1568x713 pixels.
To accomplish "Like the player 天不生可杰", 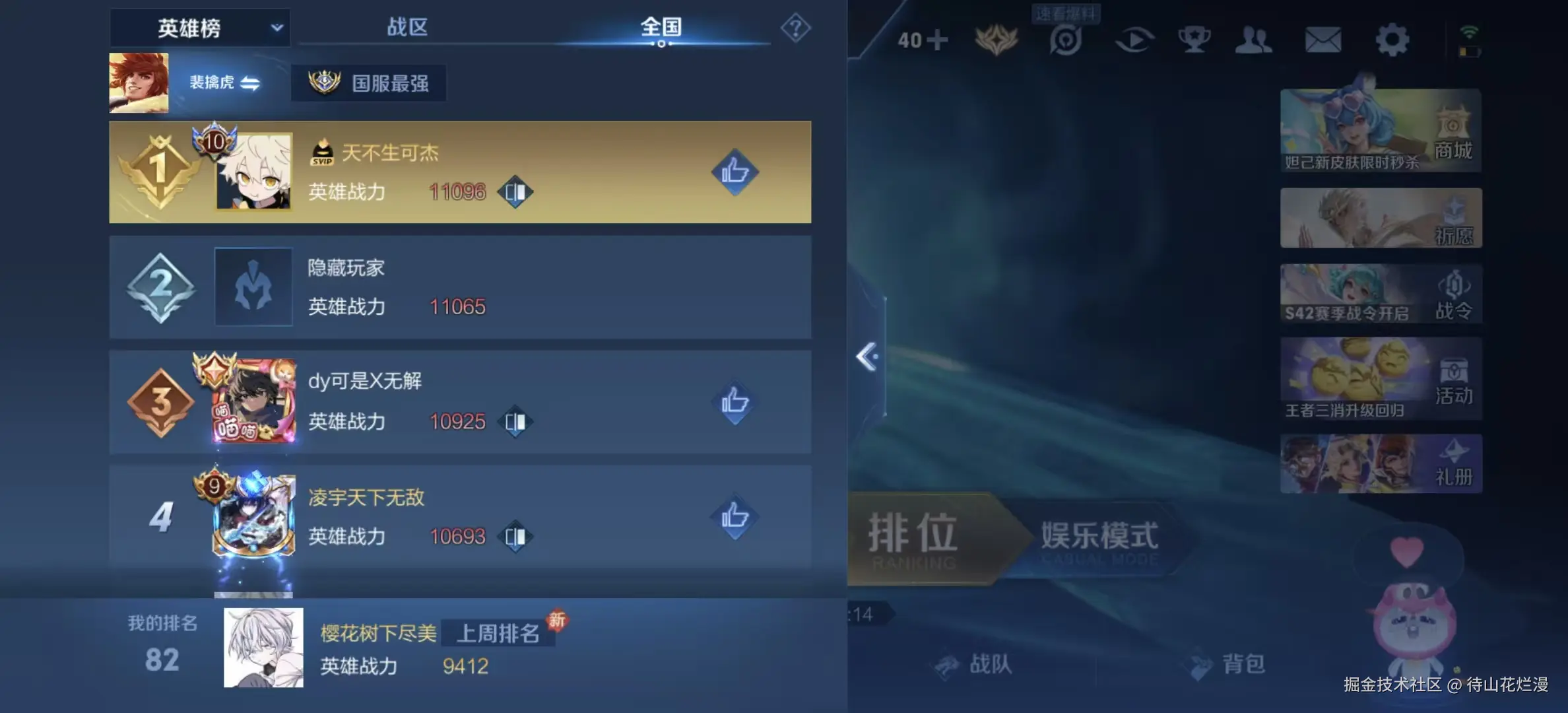I will click(734, 173).
